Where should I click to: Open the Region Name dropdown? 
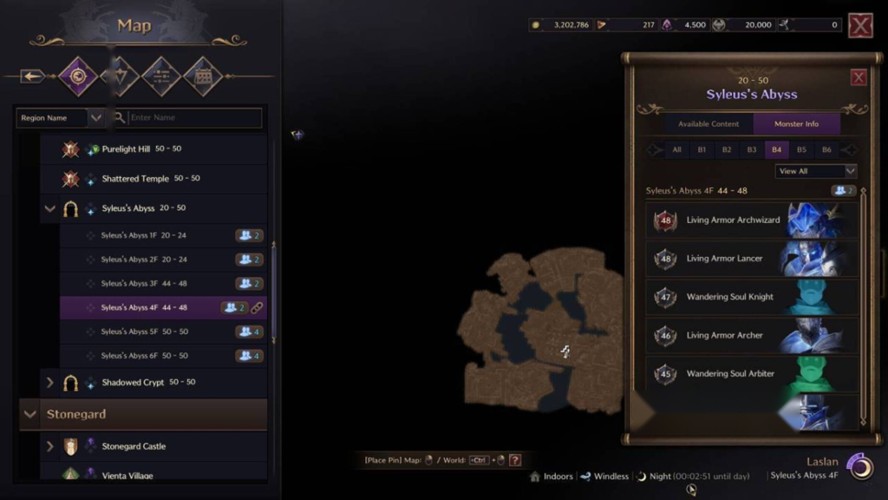(x=60, y=118)
